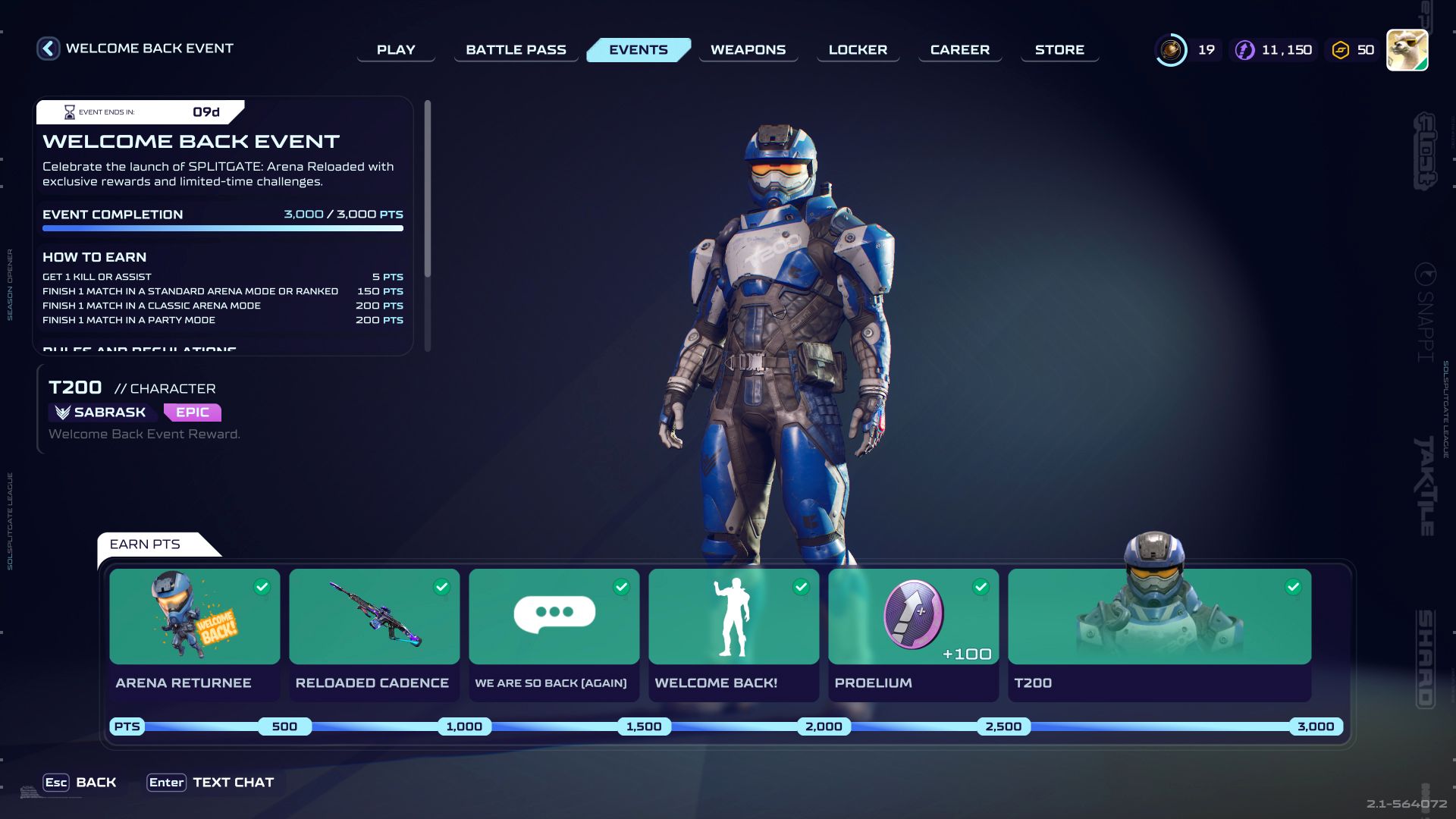Click the back arrow beside Welcome Back Event
The image size is (1456, 819).
pyautogui.click(x=47, y=48)
